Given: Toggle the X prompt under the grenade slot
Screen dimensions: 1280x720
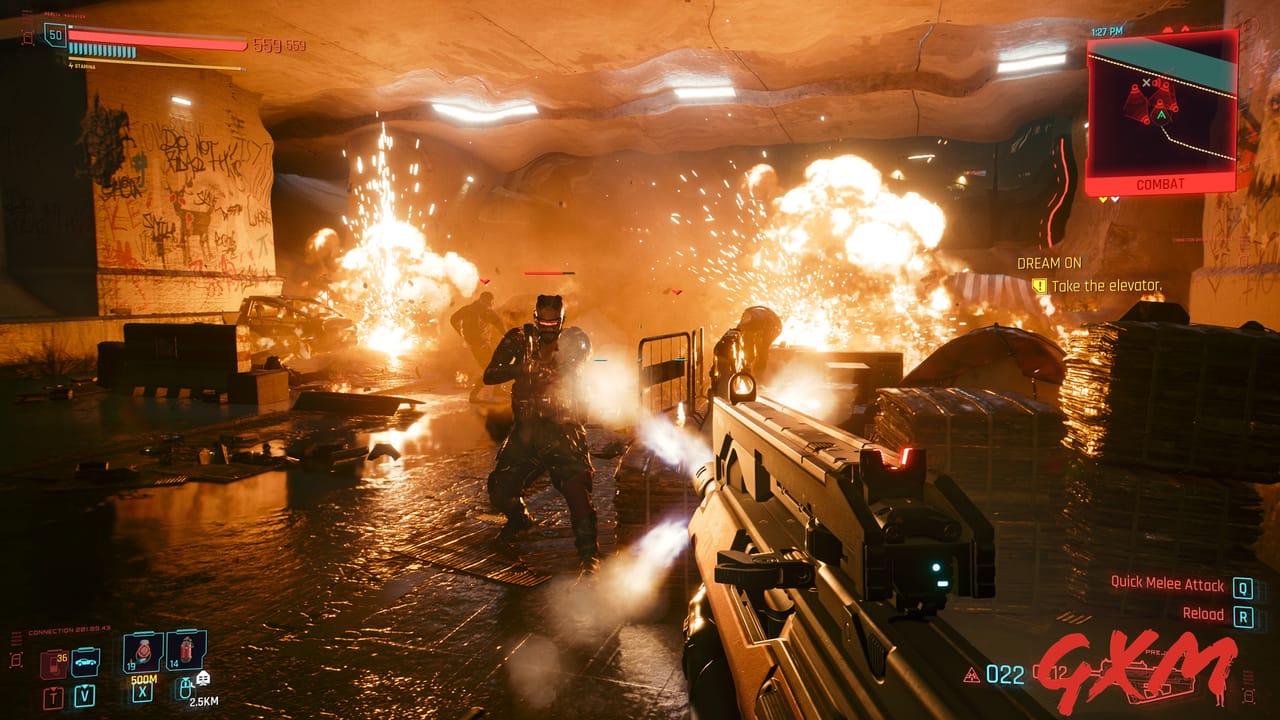Looking at the screenshot, I should point(143,690).
